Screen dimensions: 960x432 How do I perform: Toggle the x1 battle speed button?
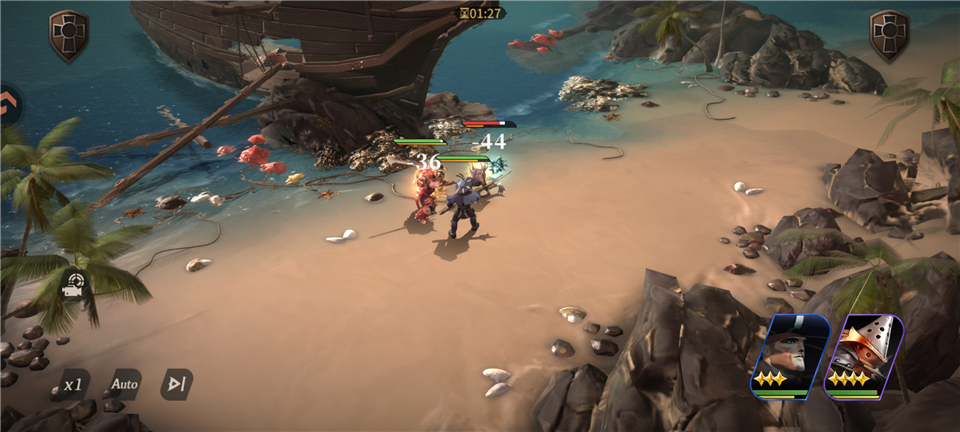click(73, 384)
